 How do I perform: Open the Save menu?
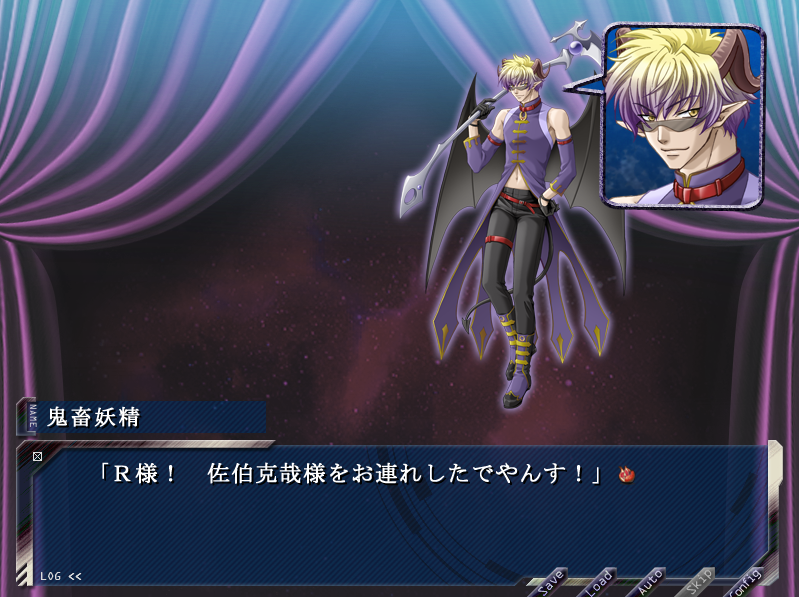pos(551,580)
